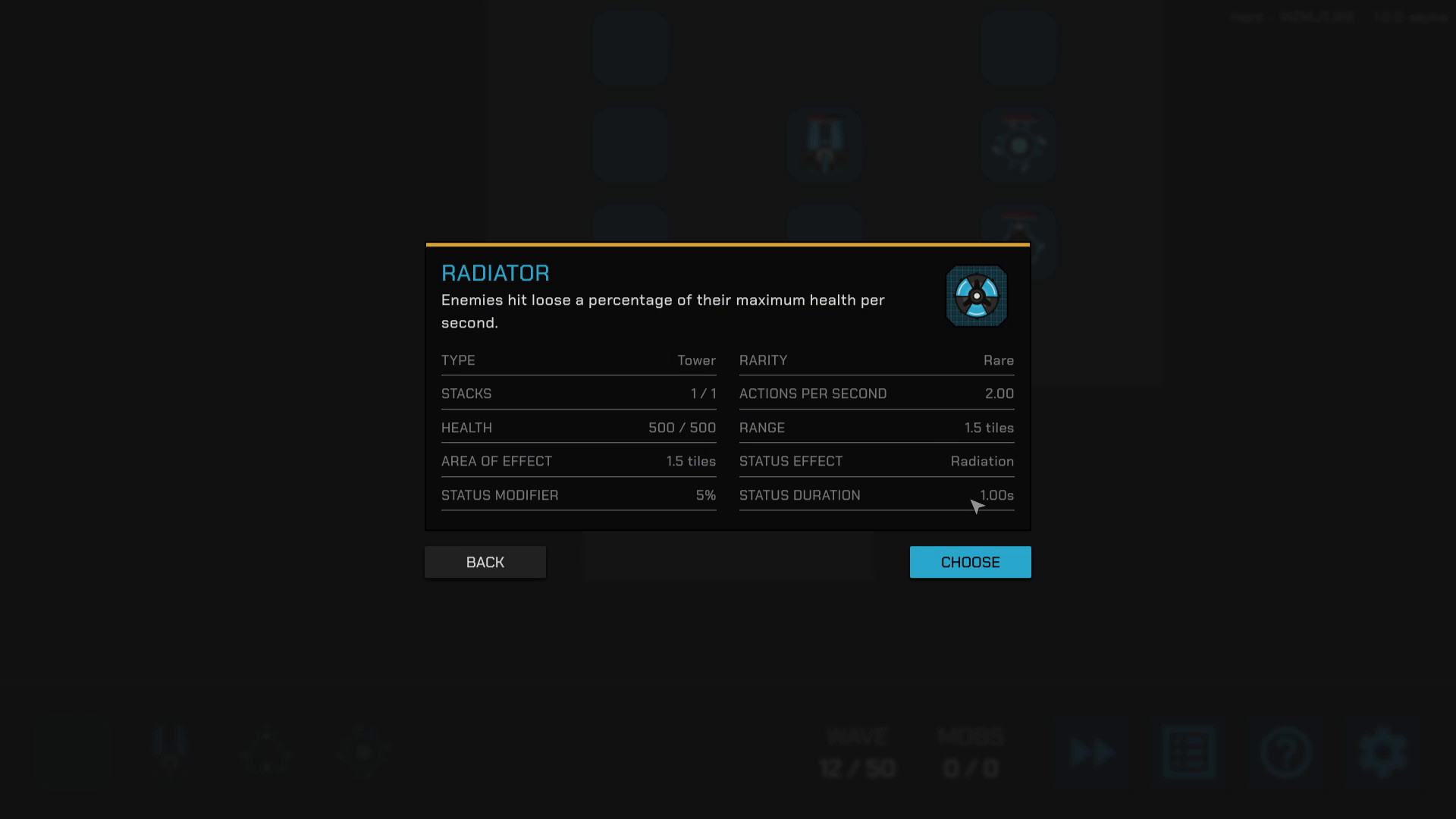Click the dimmed tower card in the background grid
The image size is (1456, 819).
pyautogui.click(x=825, y=146)
